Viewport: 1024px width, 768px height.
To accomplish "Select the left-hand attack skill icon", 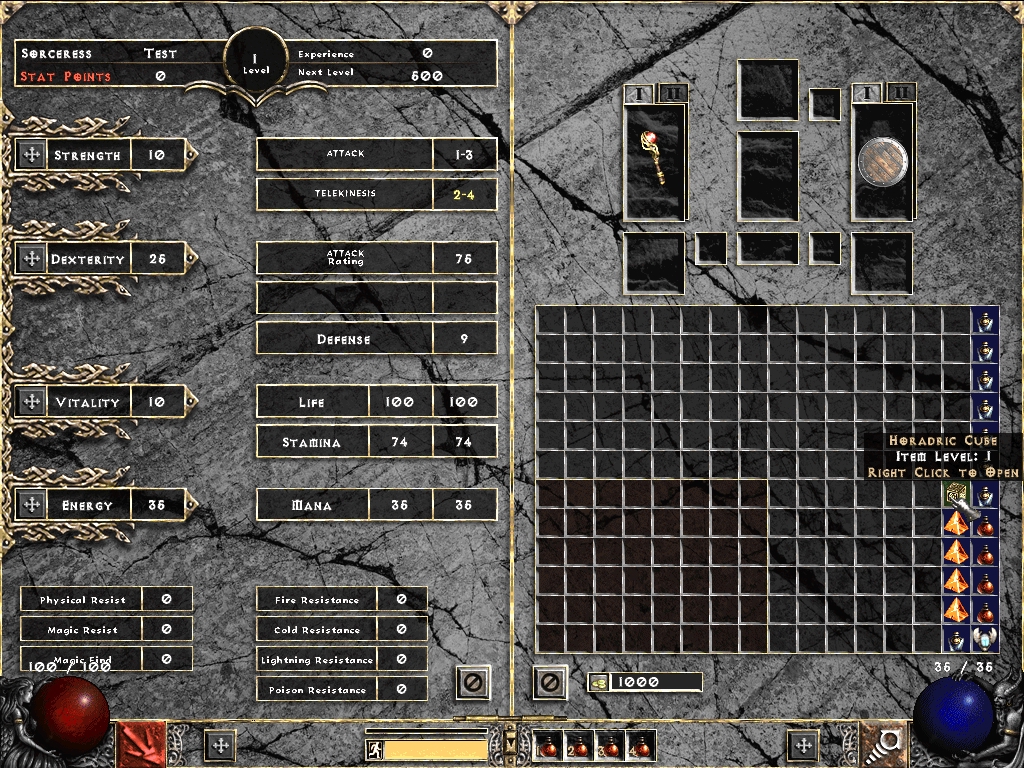I will 142,744.
